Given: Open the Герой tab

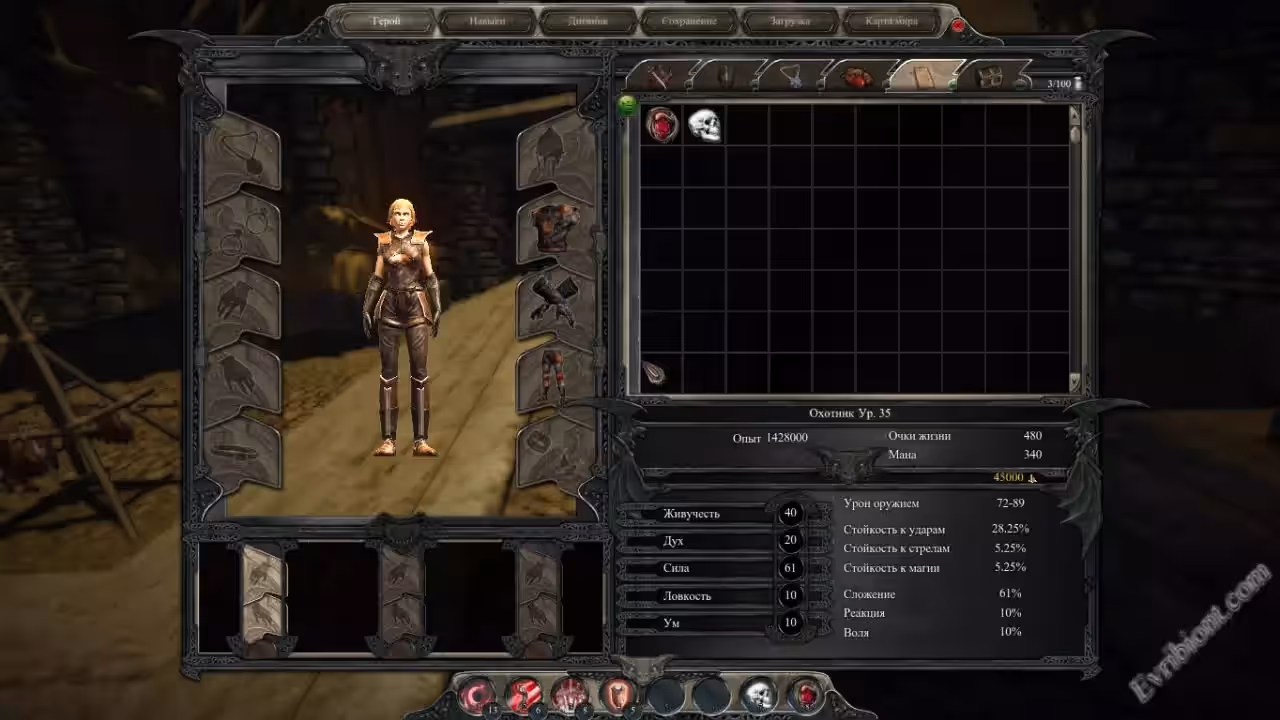Looking at the screenshot, I should pyautogui.click(x=385, y=21).
